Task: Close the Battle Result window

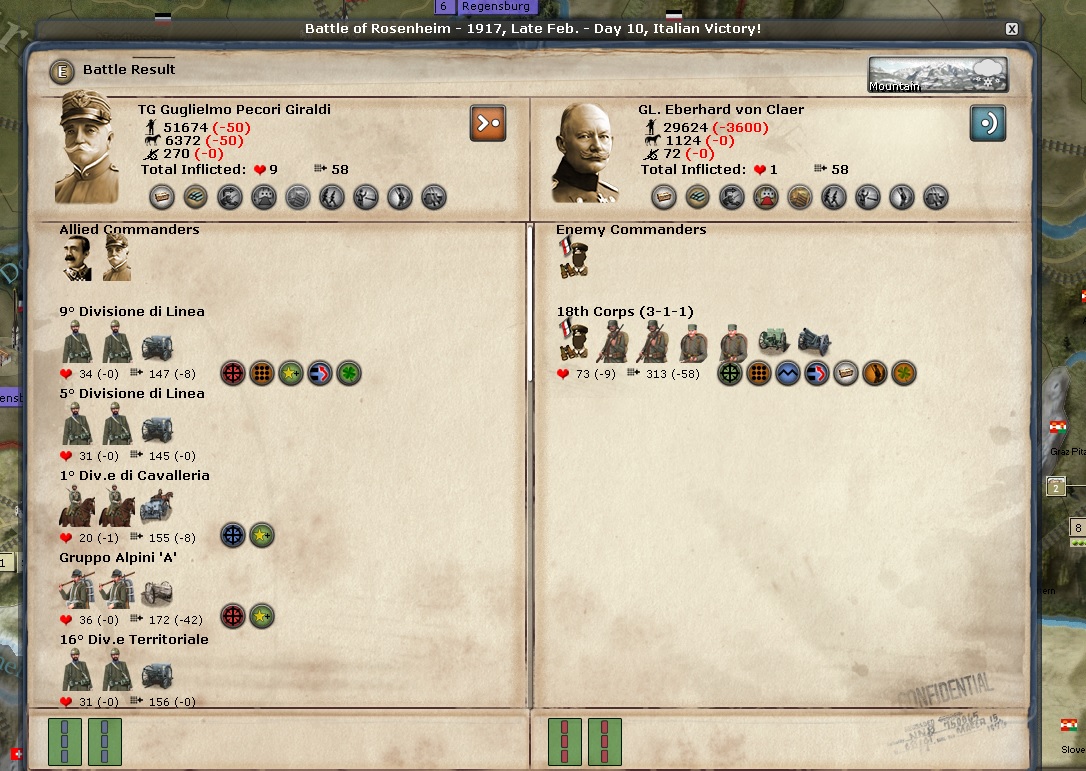Action: 1012,29
